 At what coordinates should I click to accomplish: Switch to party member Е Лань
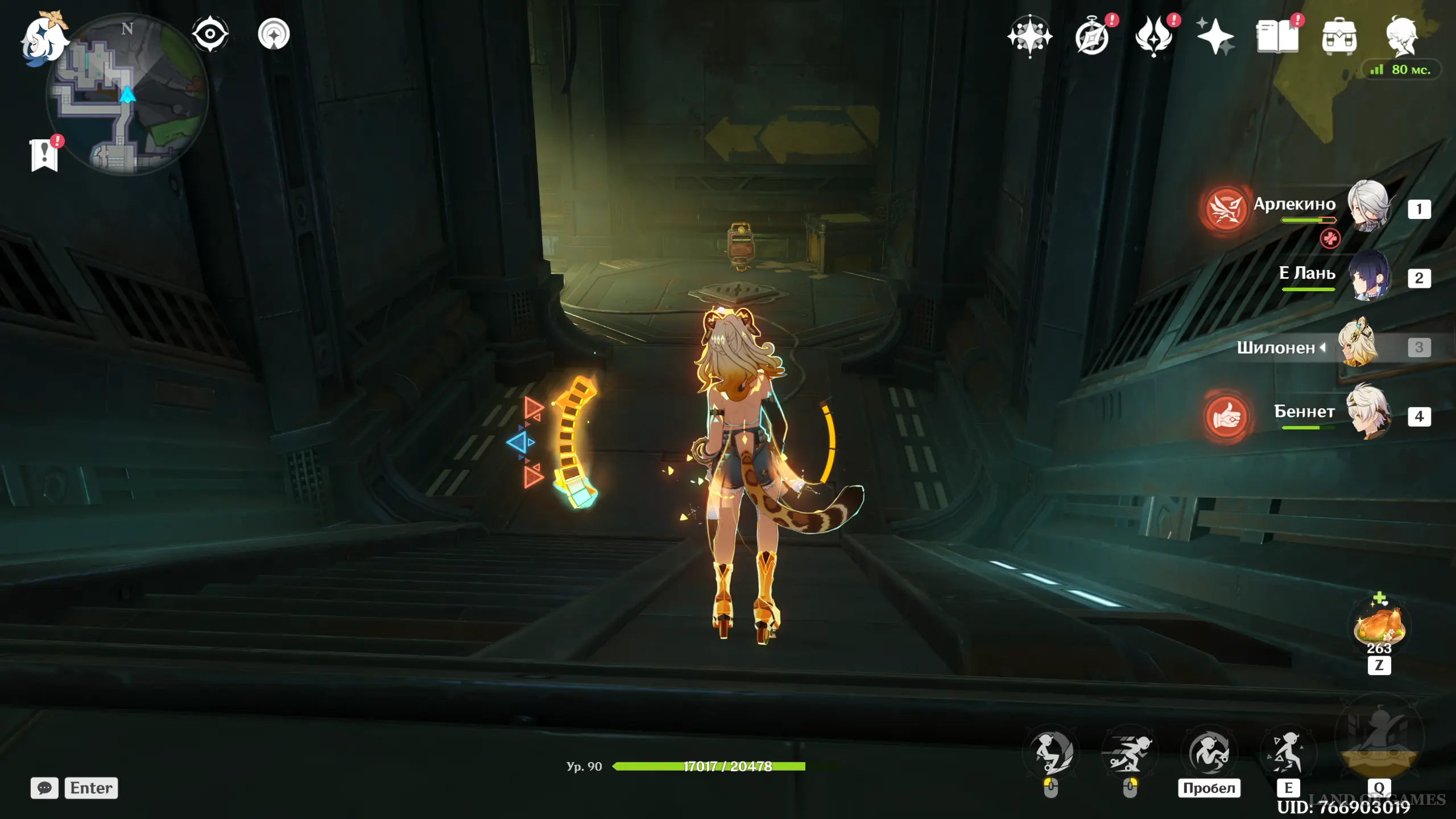(1367, 276)
